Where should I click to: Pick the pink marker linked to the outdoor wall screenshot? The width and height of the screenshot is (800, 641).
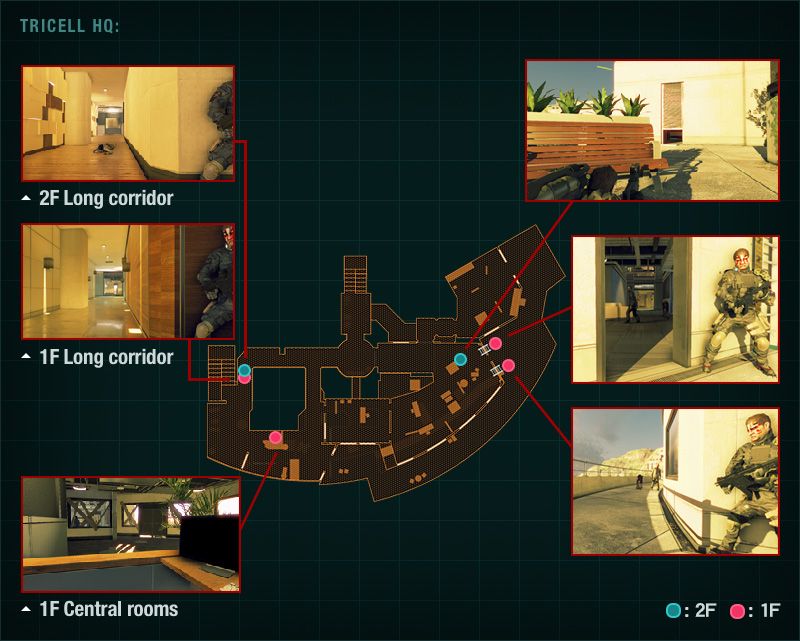click(x=508, y=365)
